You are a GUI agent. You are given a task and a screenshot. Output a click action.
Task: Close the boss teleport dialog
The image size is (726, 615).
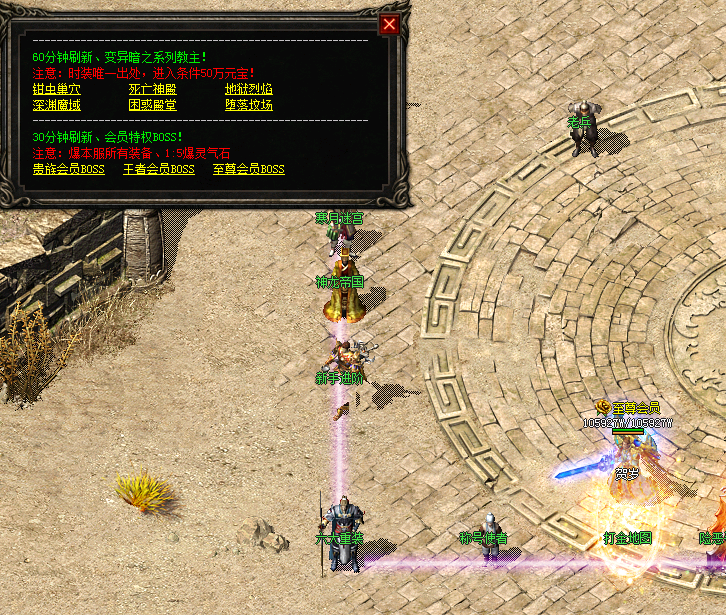(390, 24)
